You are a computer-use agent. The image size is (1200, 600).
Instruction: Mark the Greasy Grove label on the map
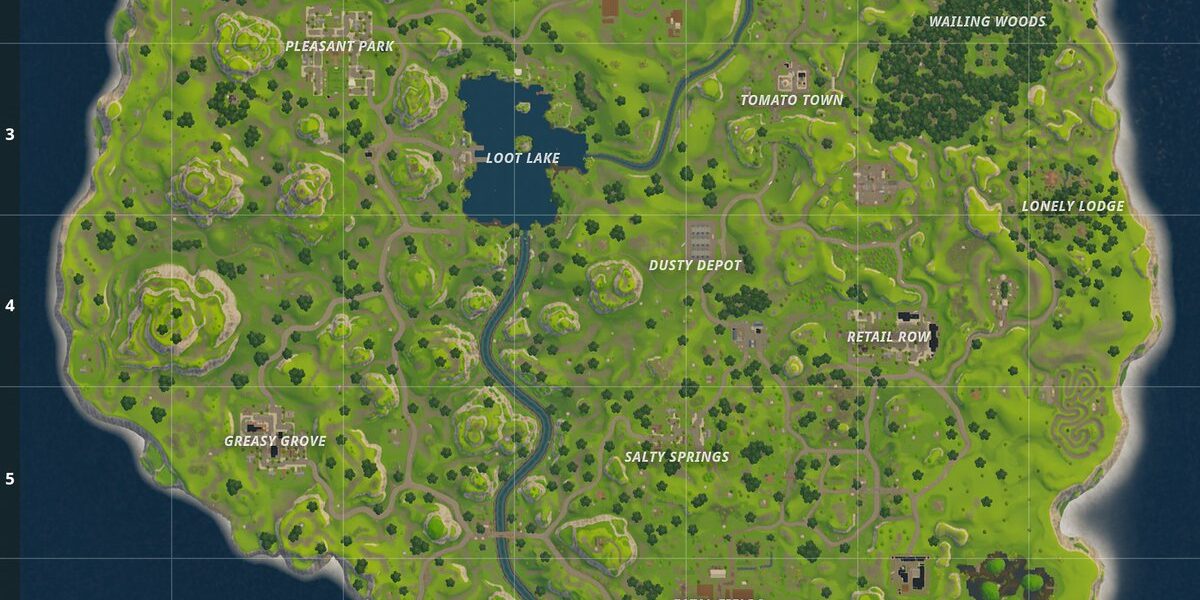pyautogui.click(x=274, y=441)
